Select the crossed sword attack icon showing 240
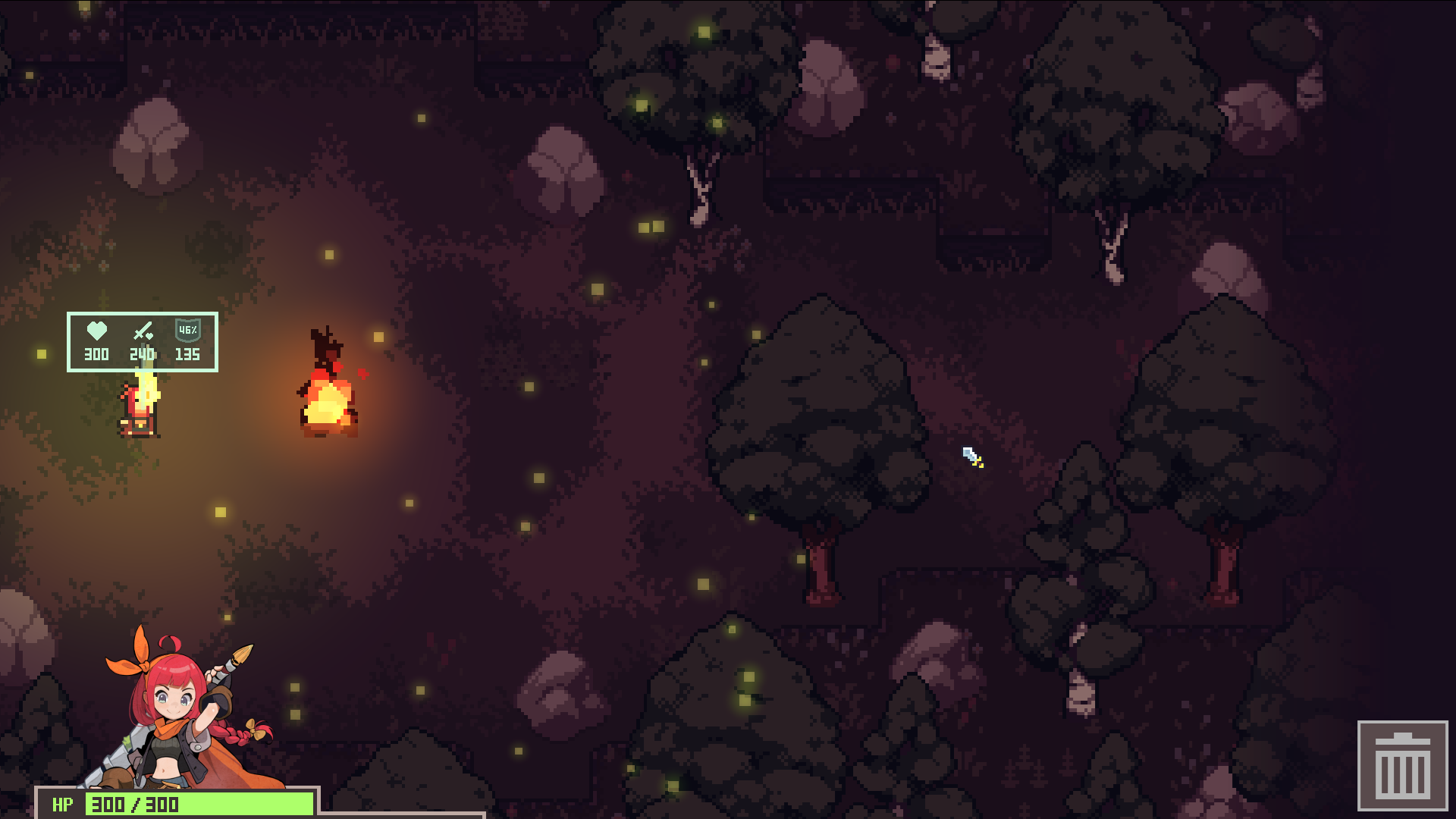Image resolution: width=1456 pixels, height=819 pixels. click(x=141, y=331)
